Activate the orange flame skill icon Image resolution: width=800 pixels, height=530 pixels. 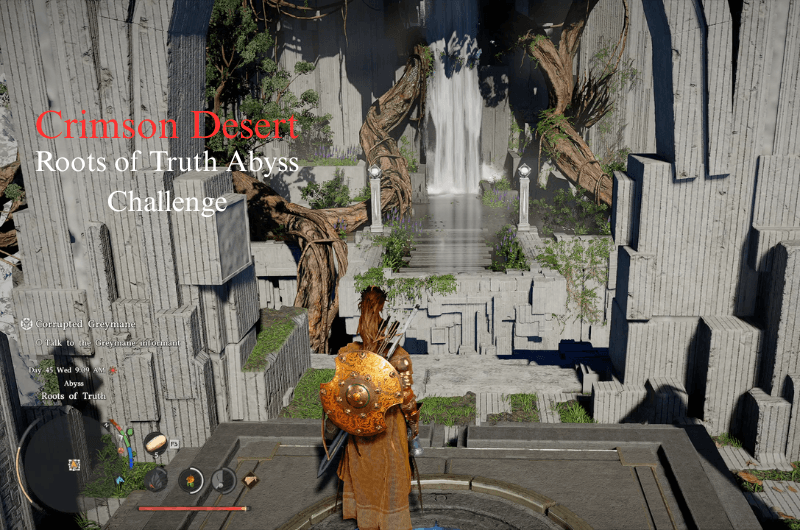coord(188,479)
